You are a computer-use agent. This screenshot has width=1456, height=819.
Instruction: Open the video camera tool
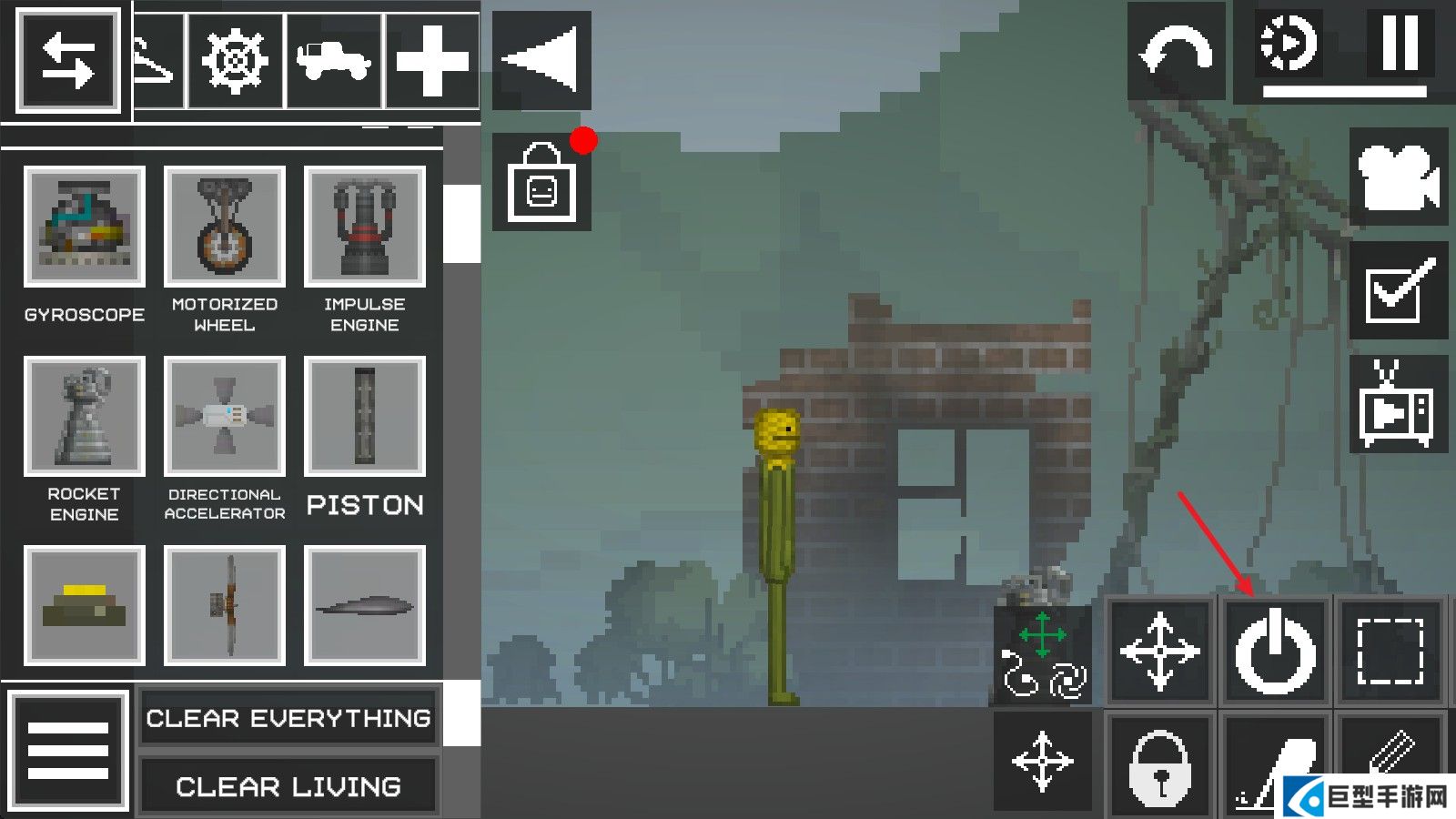tap(1399, 177)
